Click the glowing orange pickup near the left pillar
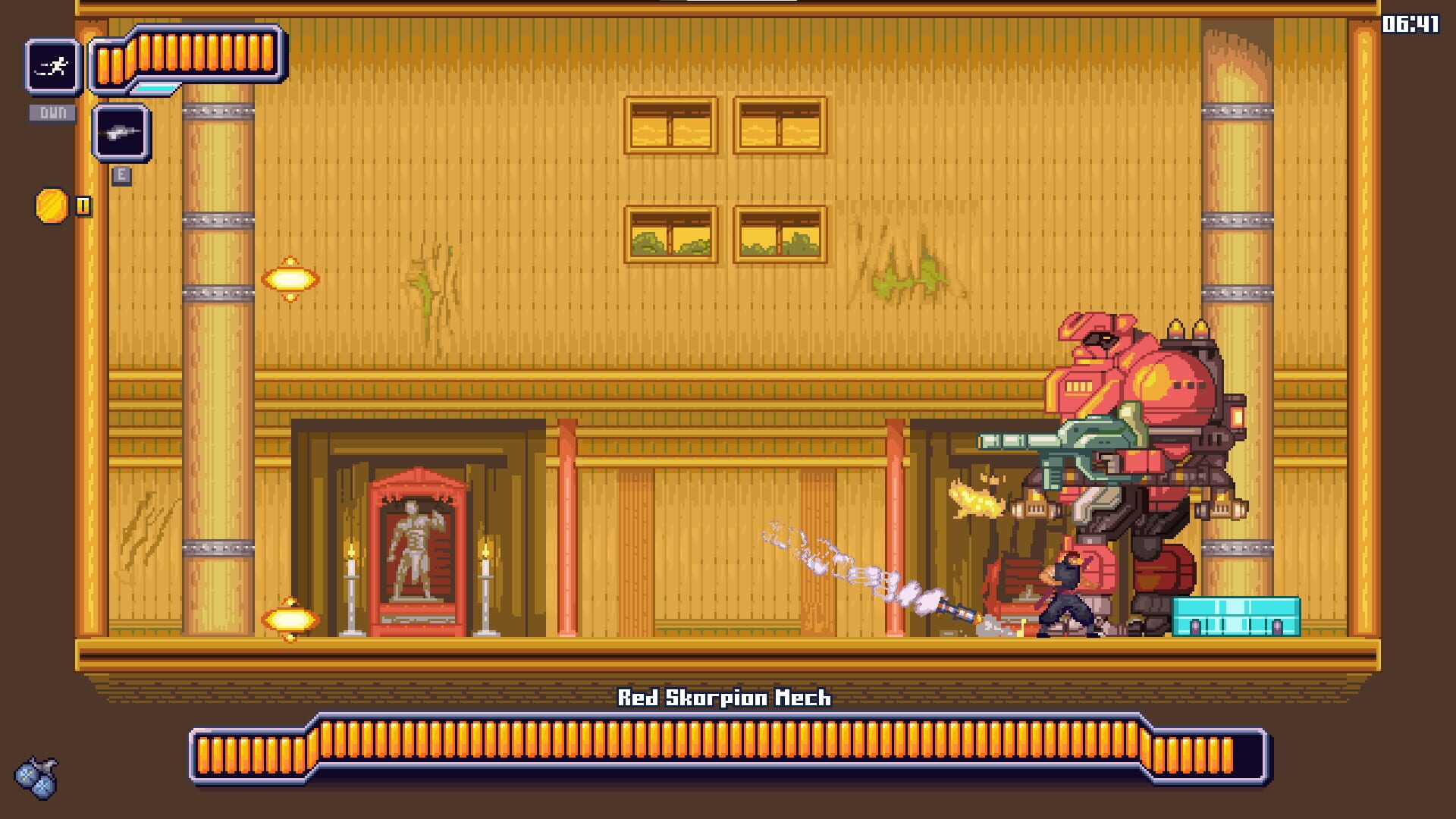 coord(290,280)
